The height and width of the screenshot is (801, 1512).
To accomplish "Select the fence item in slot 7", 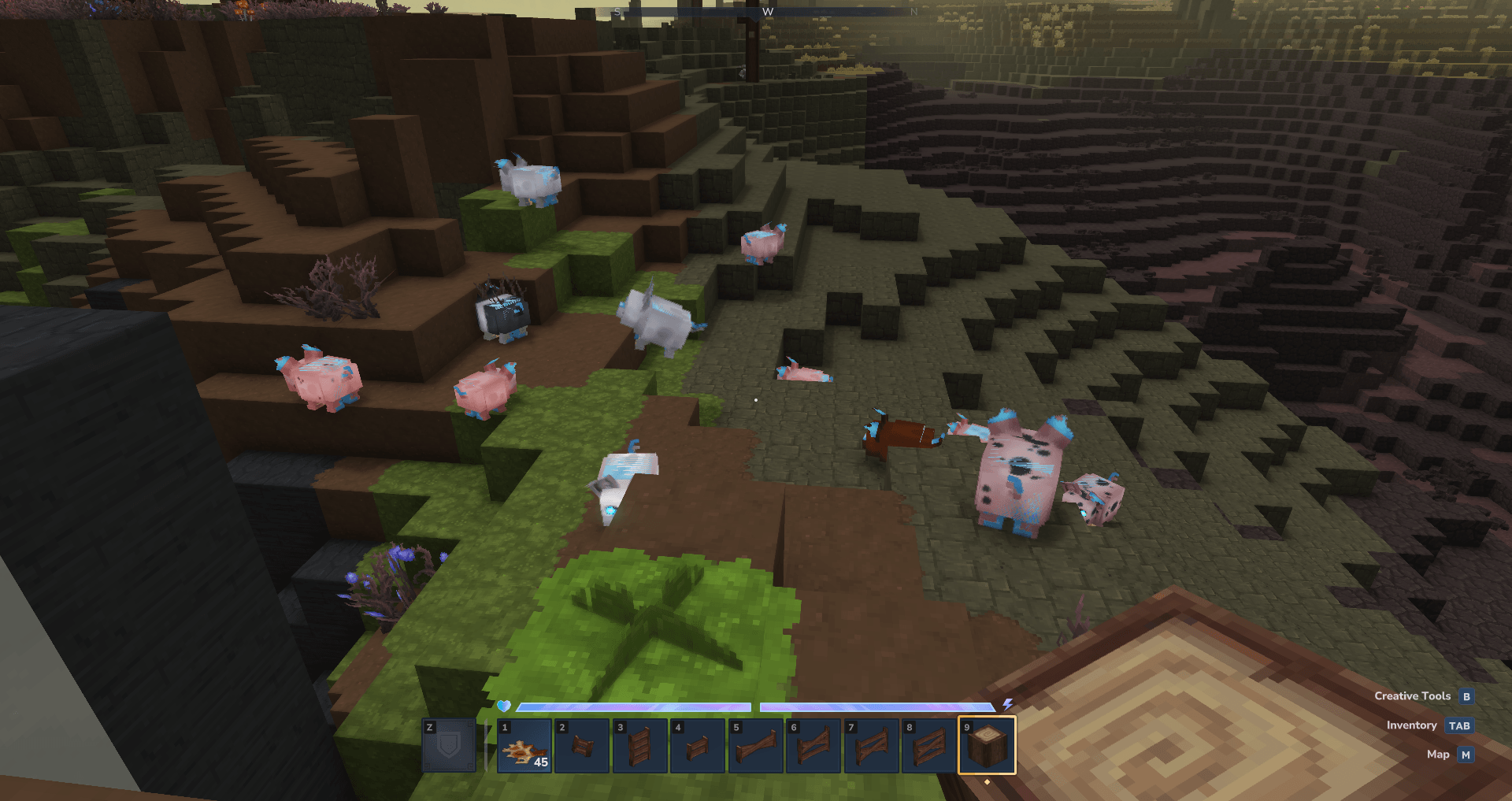I will (871, 746).
